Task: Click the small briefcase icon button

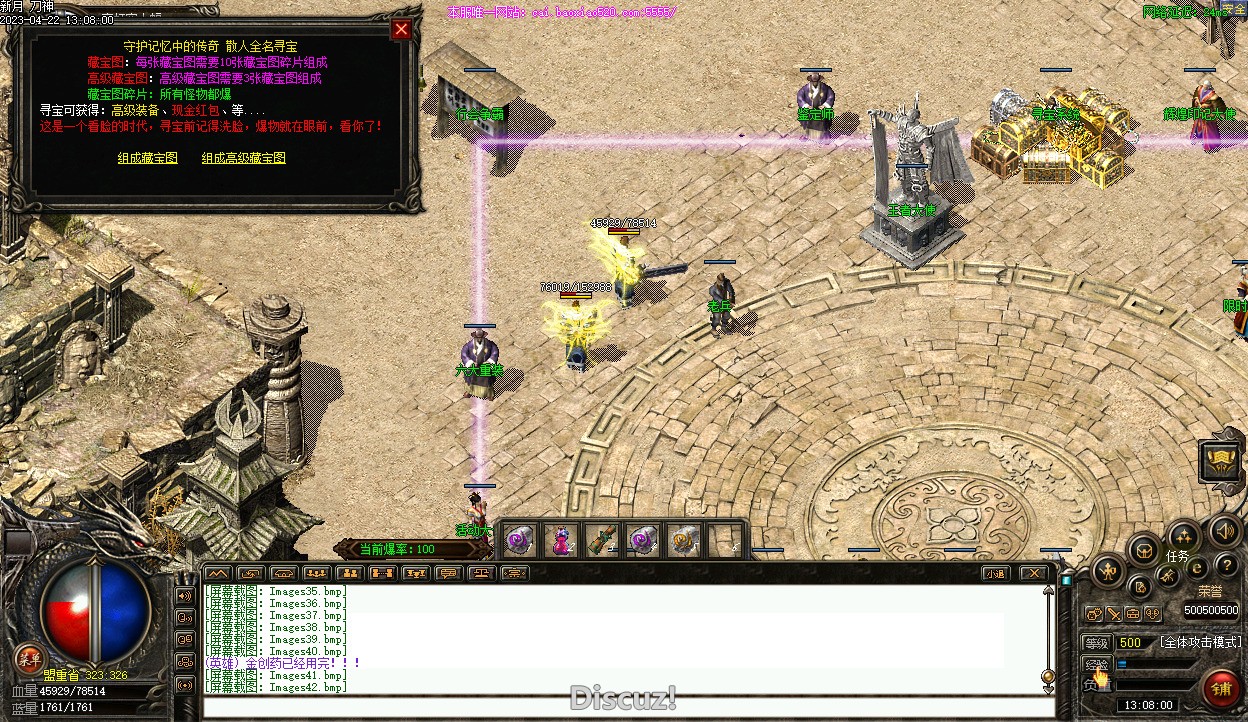Action: [x=1133, y=613]
